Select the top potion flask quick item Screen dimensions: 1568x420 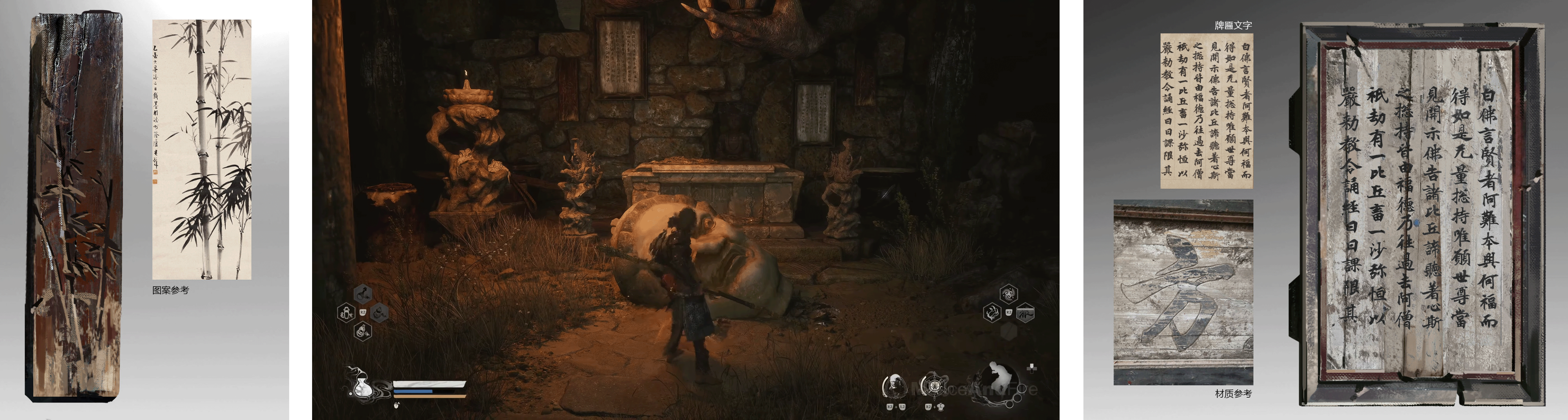pyautogui.click(x=363, y=294)
